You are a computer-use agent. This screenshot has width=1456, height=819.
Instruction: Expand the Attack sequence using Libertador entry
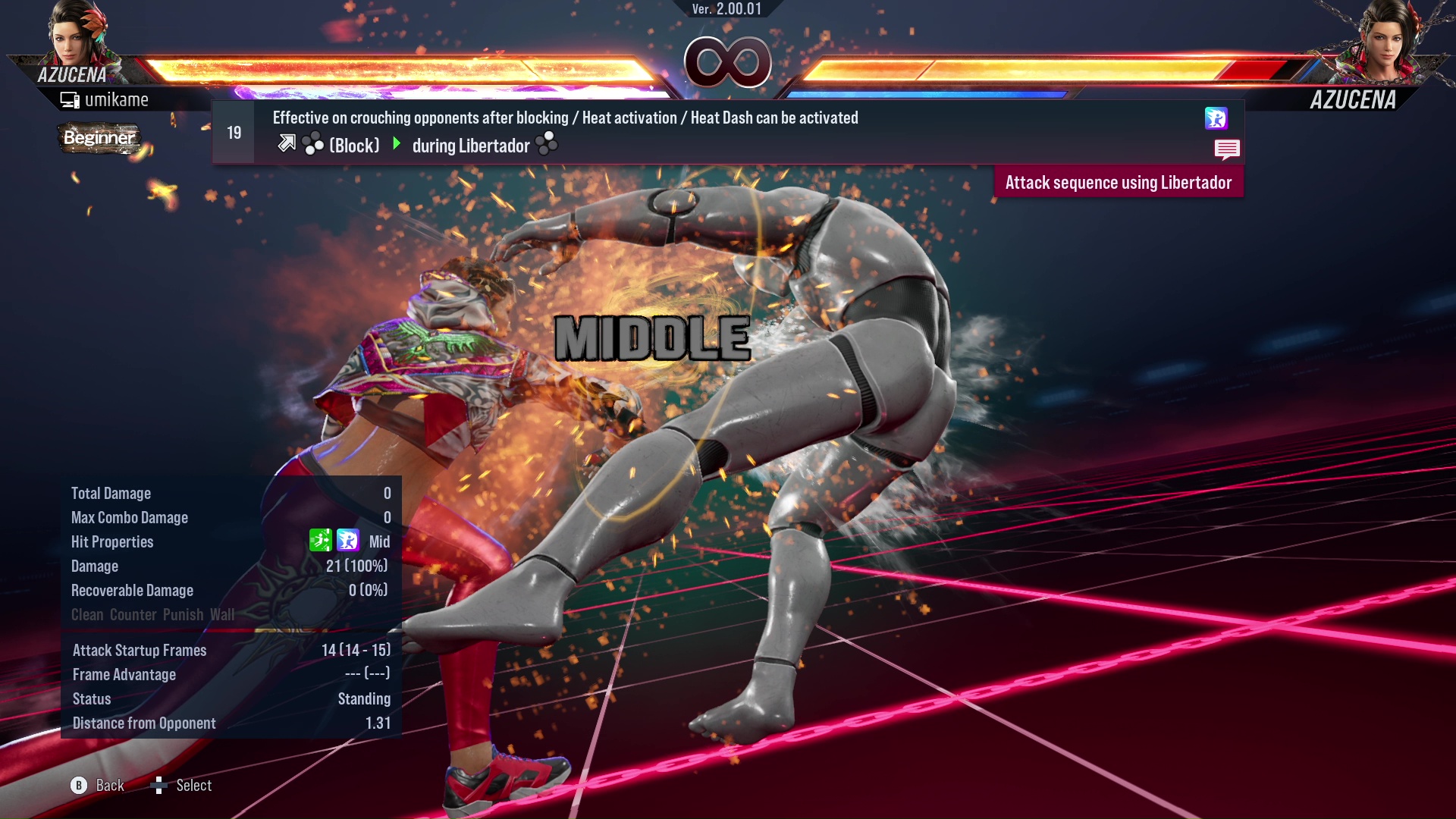(1118, 182)
